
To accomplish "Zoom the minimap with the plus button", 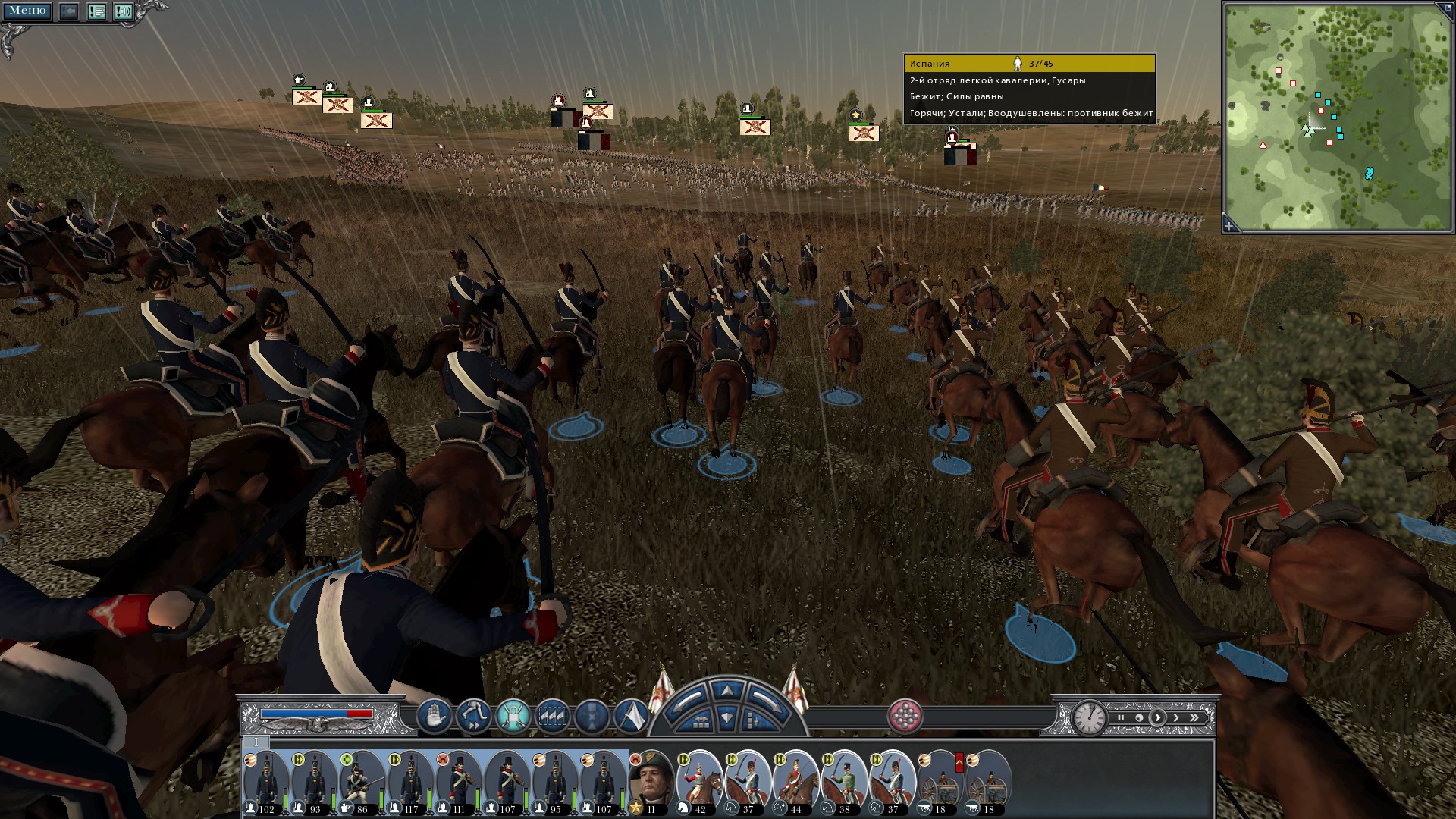I will (x=1229, y=226).
